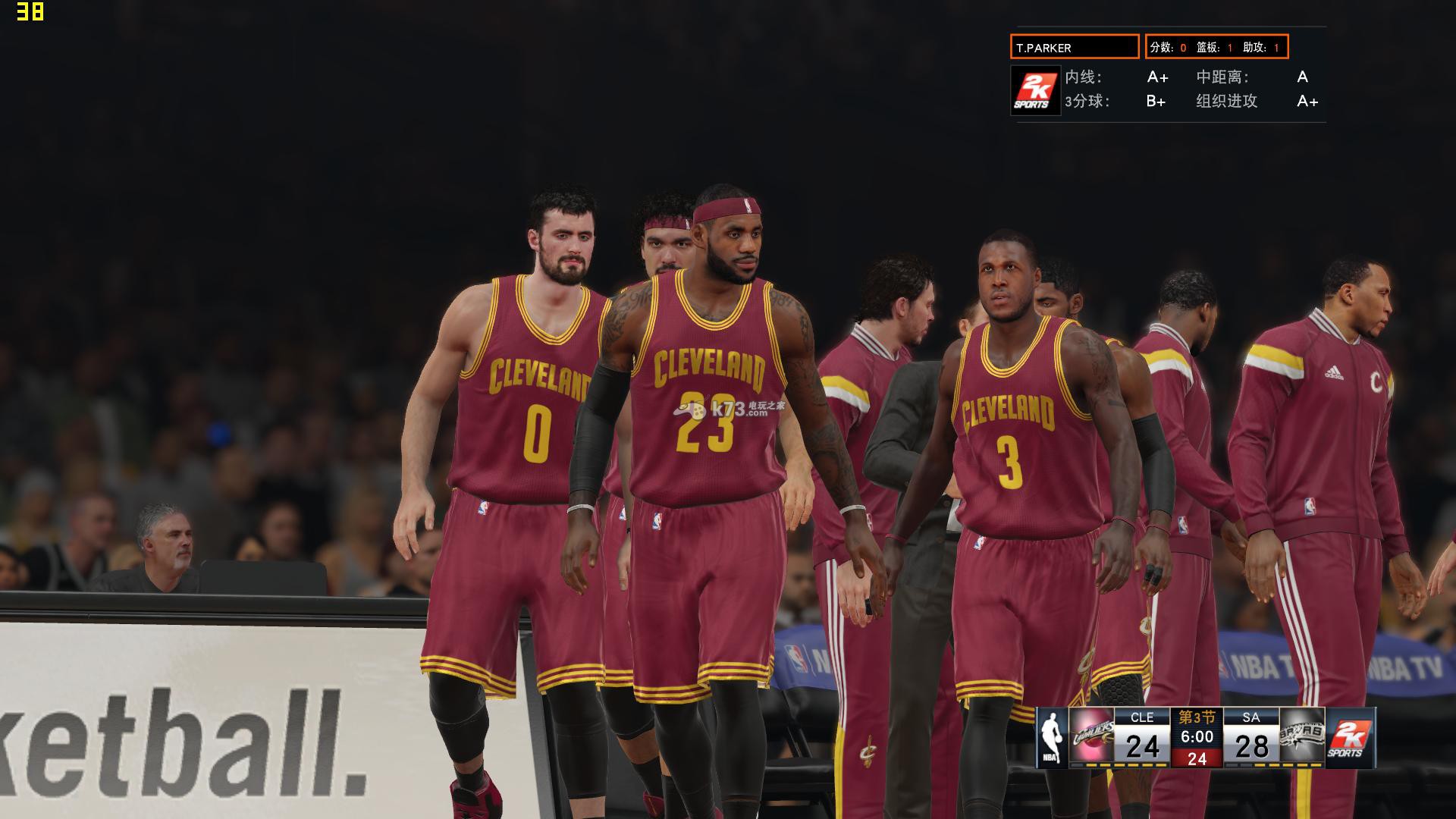The width and height of the screenshot is (1456, 819).
Task: Click the CLE score showing 24
Action: (1144, 747)
